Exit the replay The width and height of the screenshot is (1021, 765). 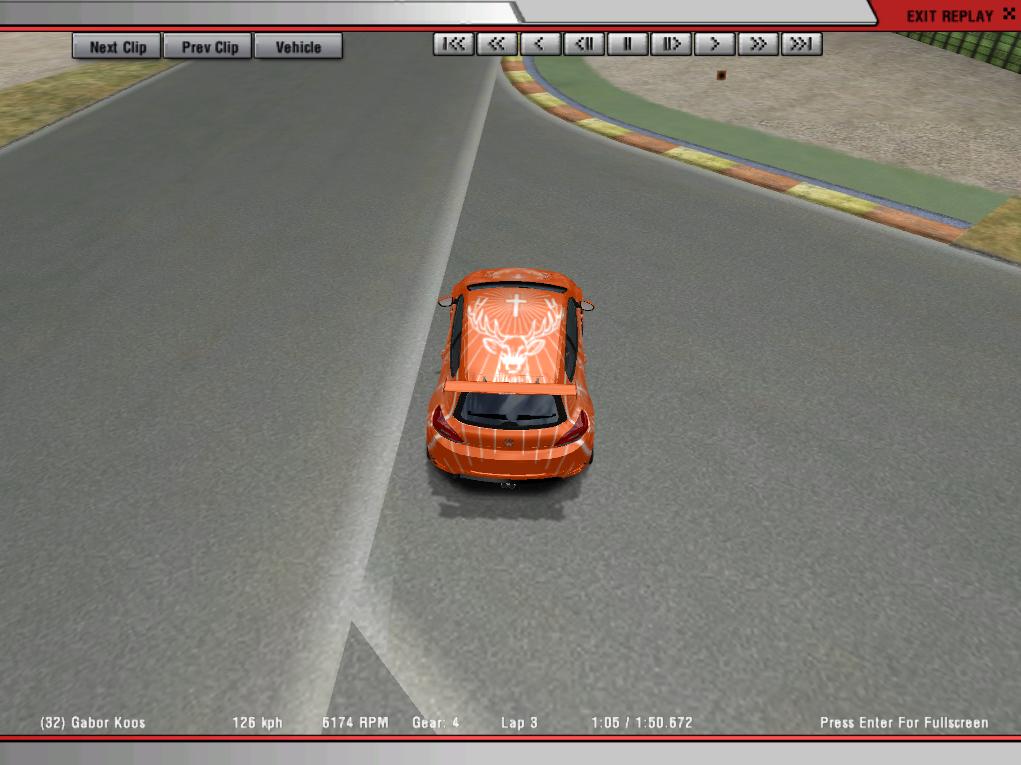pos(949,16)
